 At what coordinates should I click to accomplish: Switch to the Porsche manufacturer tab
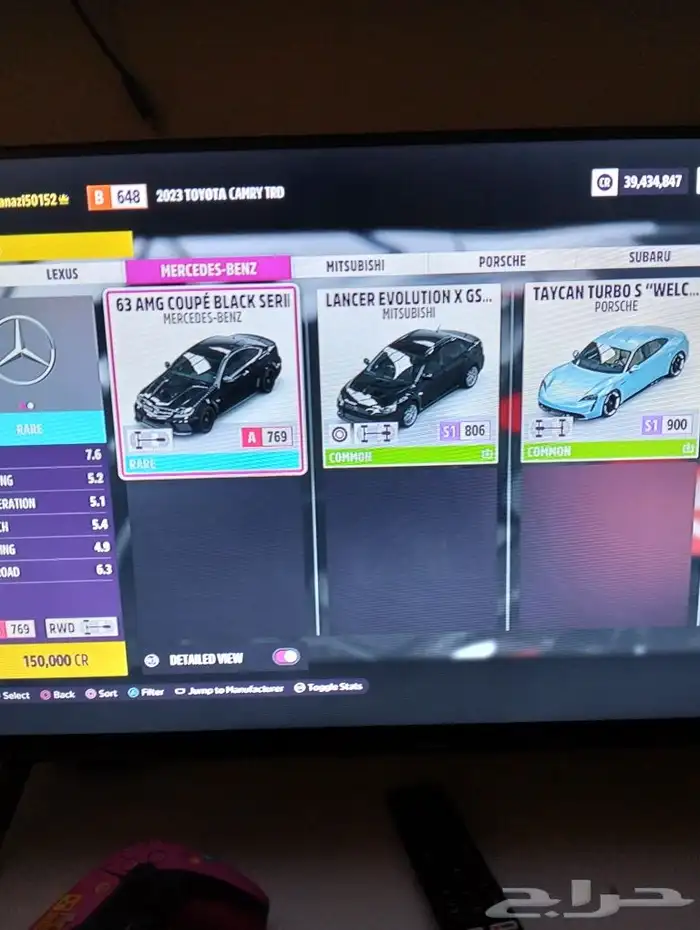coord(501,261)
